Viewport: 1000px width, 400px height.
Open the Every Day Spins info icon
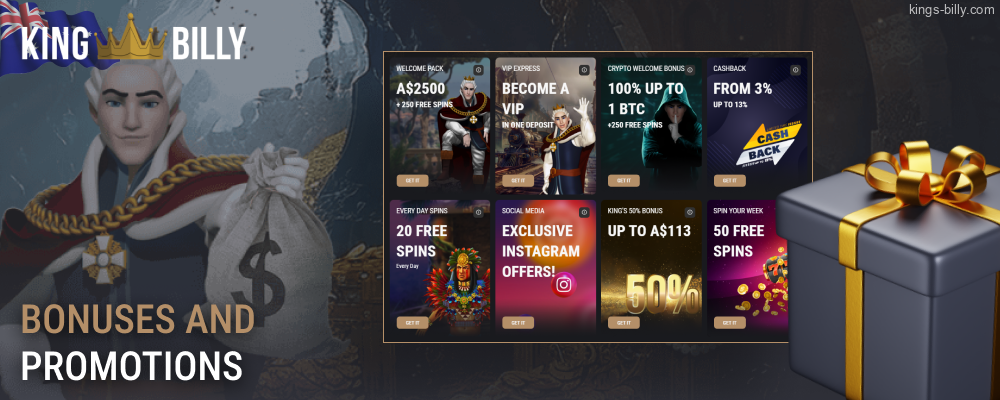pyautogui.click(x=478, y=212)
